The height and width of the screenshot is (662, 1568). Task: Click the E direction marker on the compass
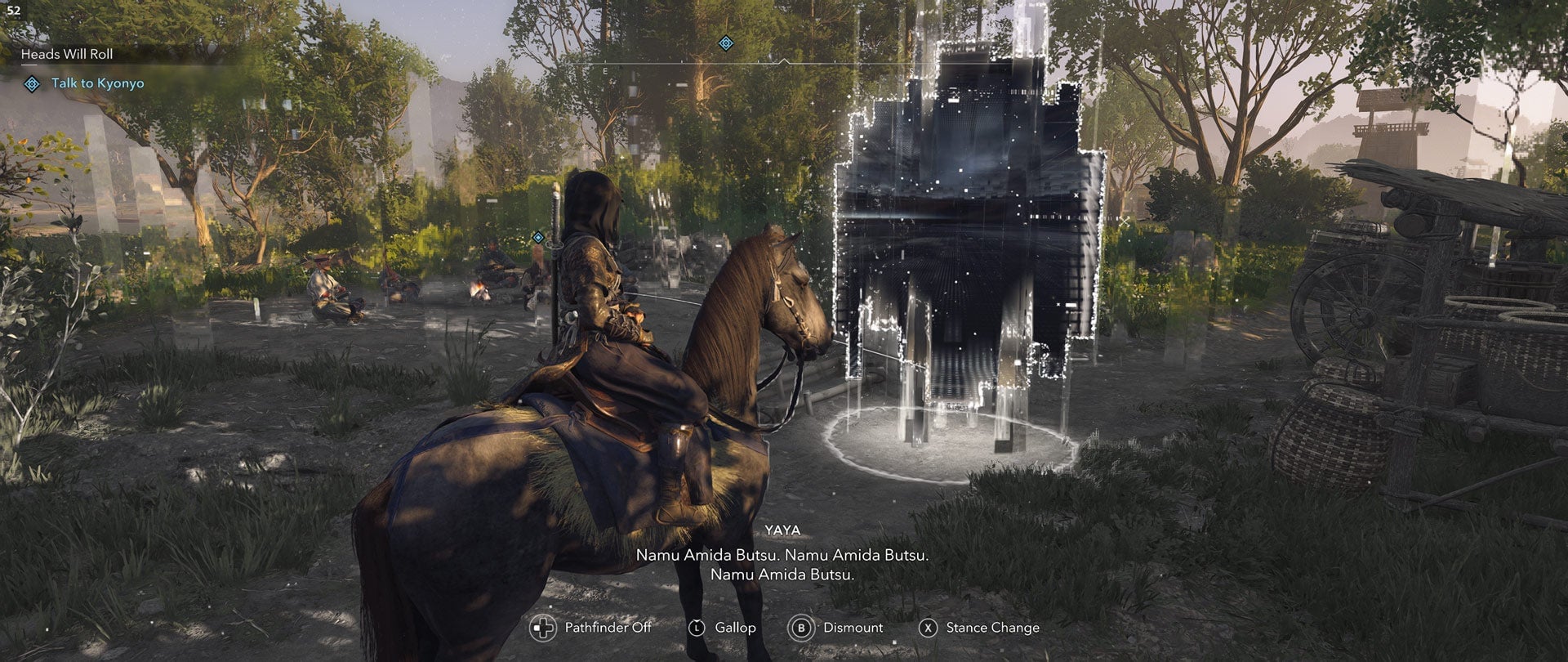click(605, 71)
